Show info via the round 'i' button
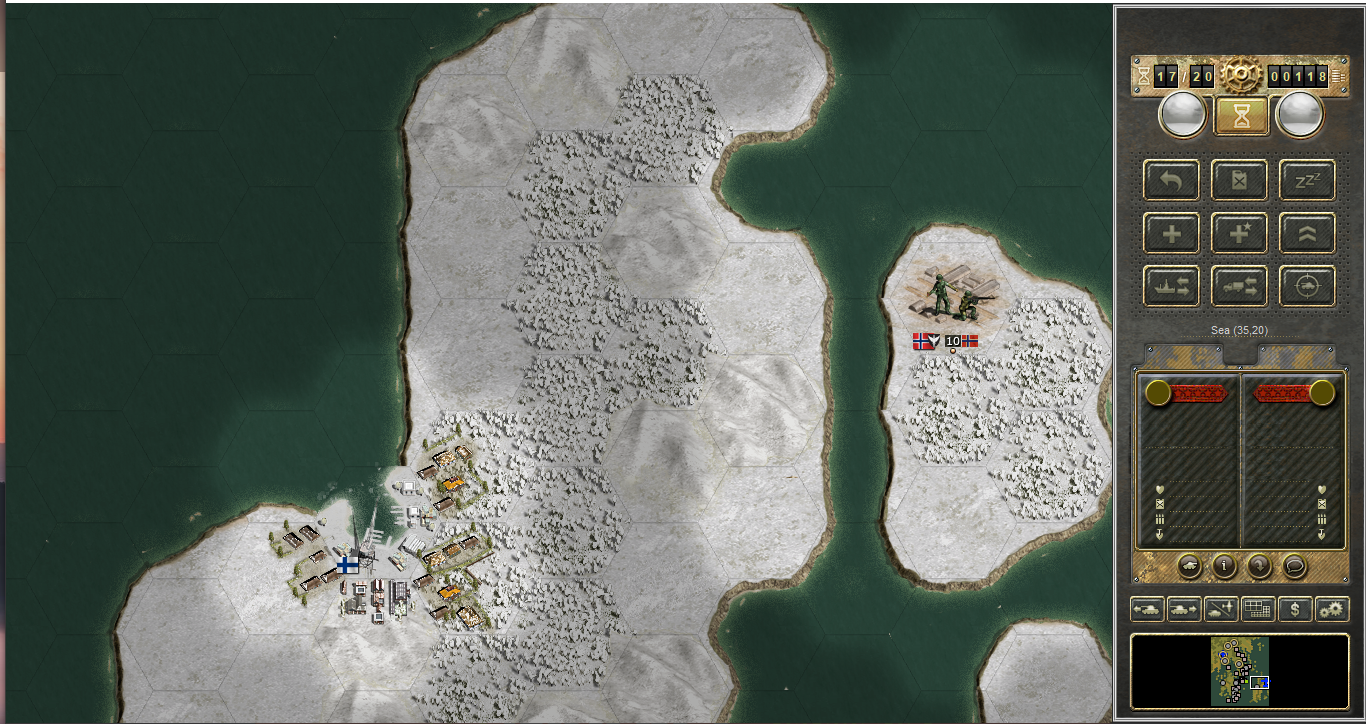This screenshot has height=724, width=1366. [x=1225, y=565]
